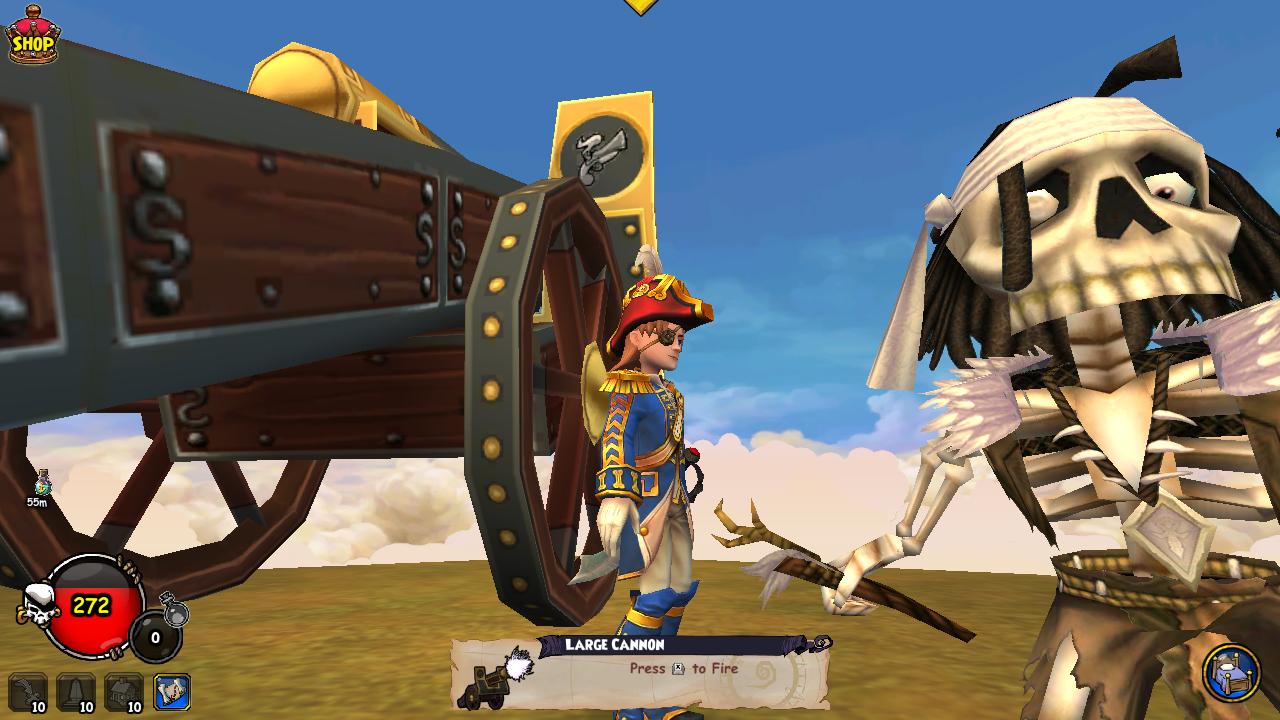Open the treasure map scroll button
Image resolution: width=1280 pixels, height=720 pixels.
[x=172, y=691]
